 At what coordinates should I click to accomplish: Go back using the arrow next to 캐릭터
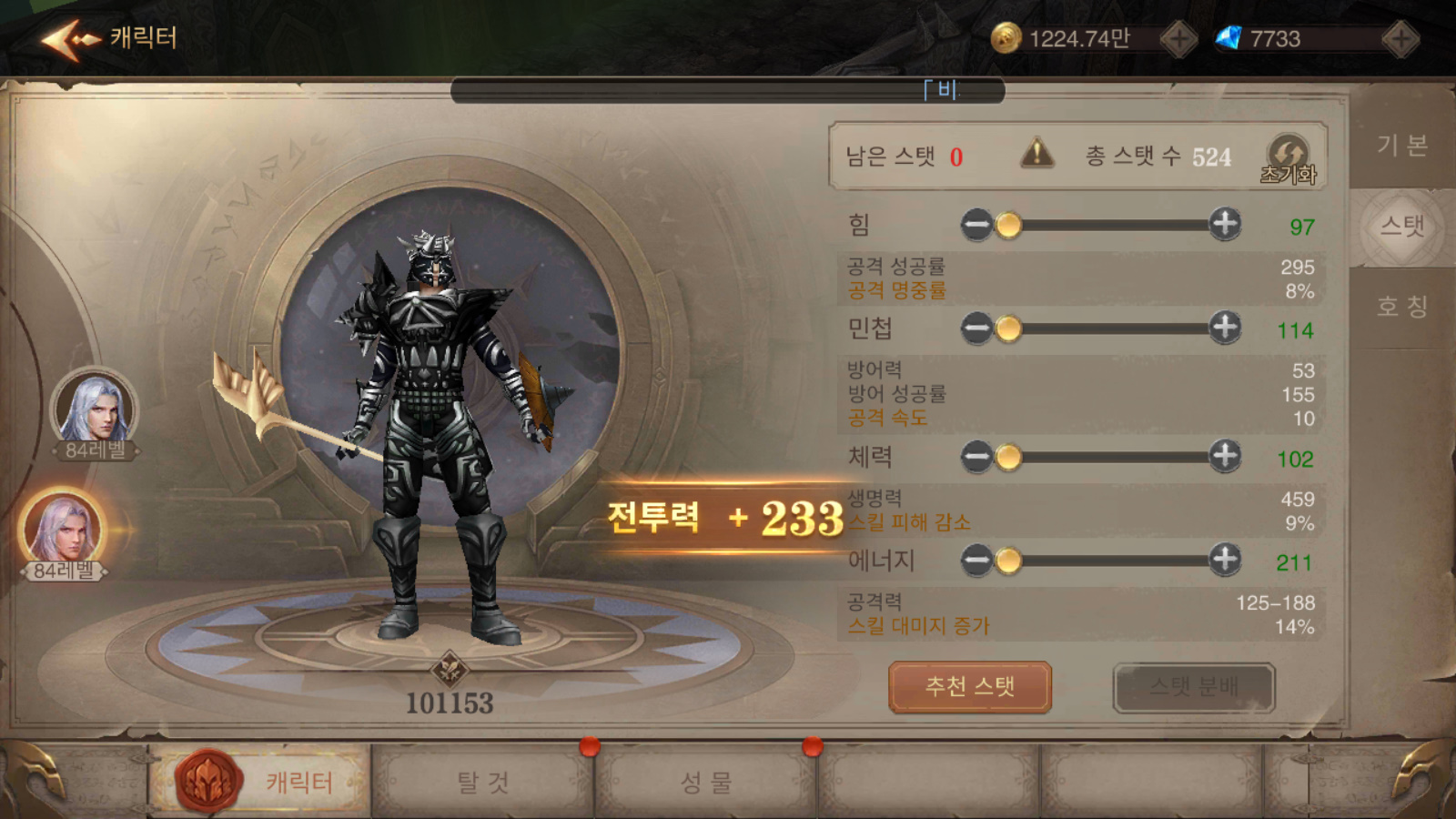69,39
